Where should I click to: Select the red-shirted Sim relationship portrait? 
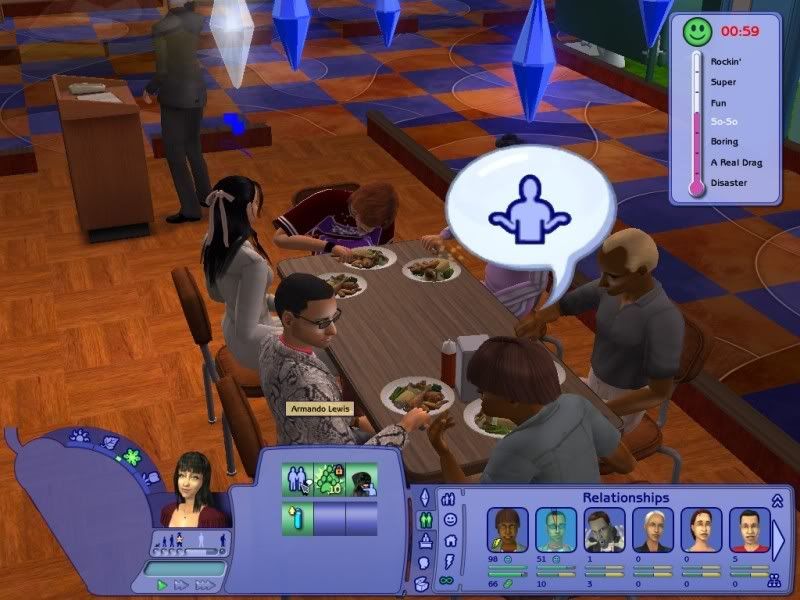pos(748,530)
